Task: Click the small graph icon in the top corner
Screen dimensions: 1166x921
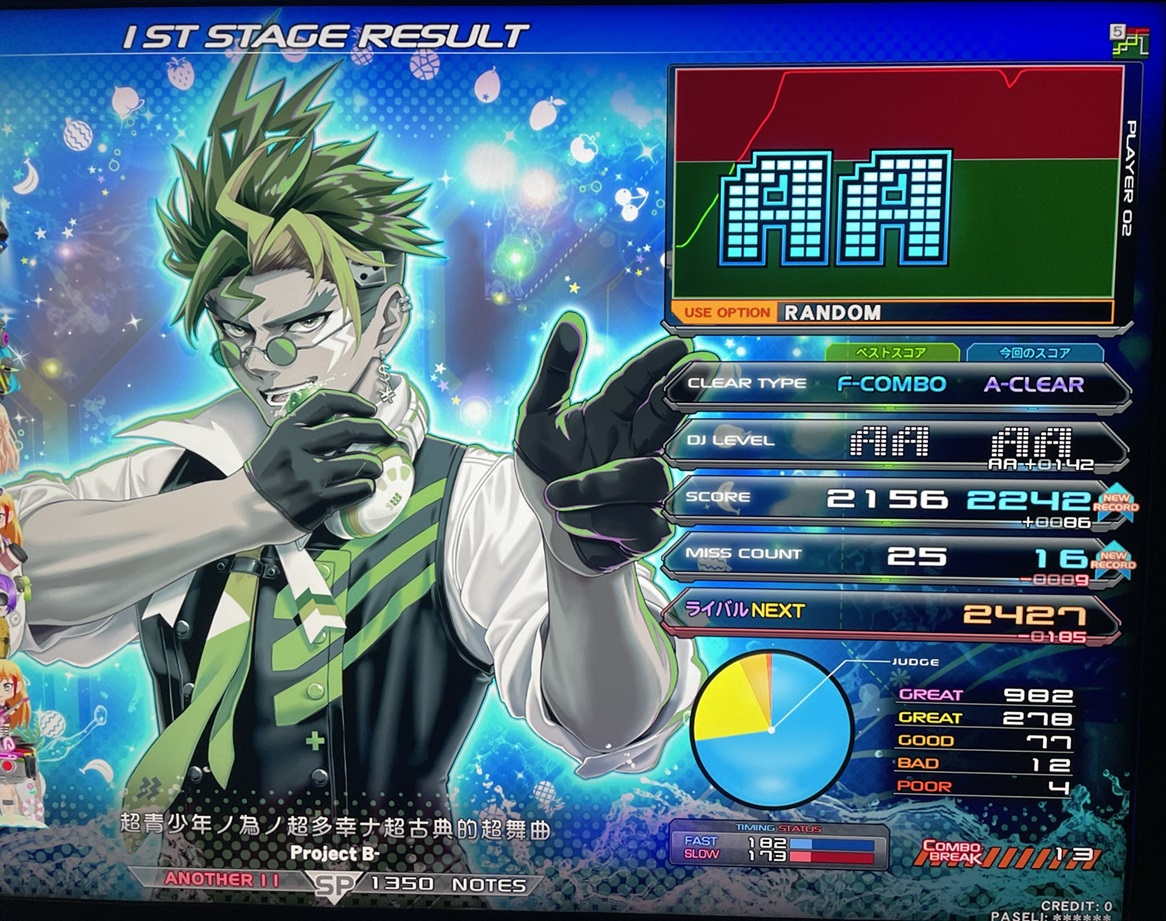Action: pos(1129,41)
